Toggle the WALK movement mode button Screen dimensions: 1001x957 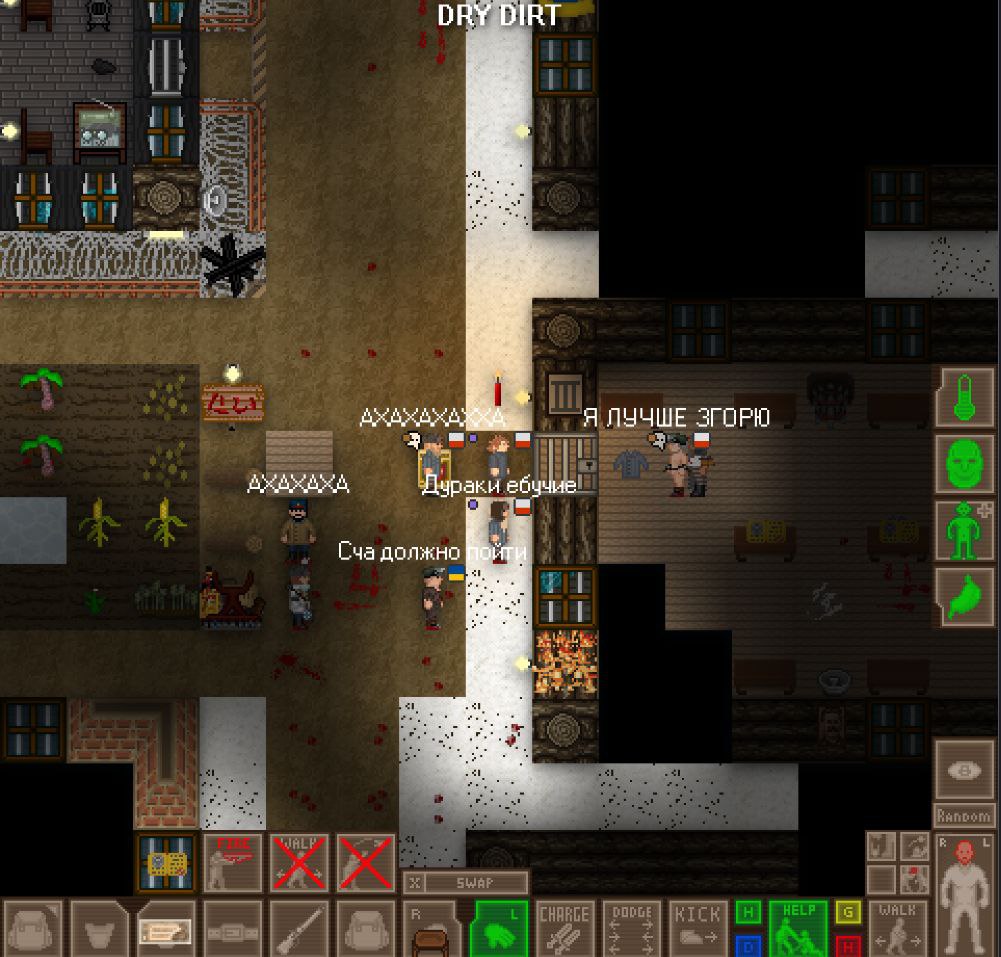(x=897, y=926)
